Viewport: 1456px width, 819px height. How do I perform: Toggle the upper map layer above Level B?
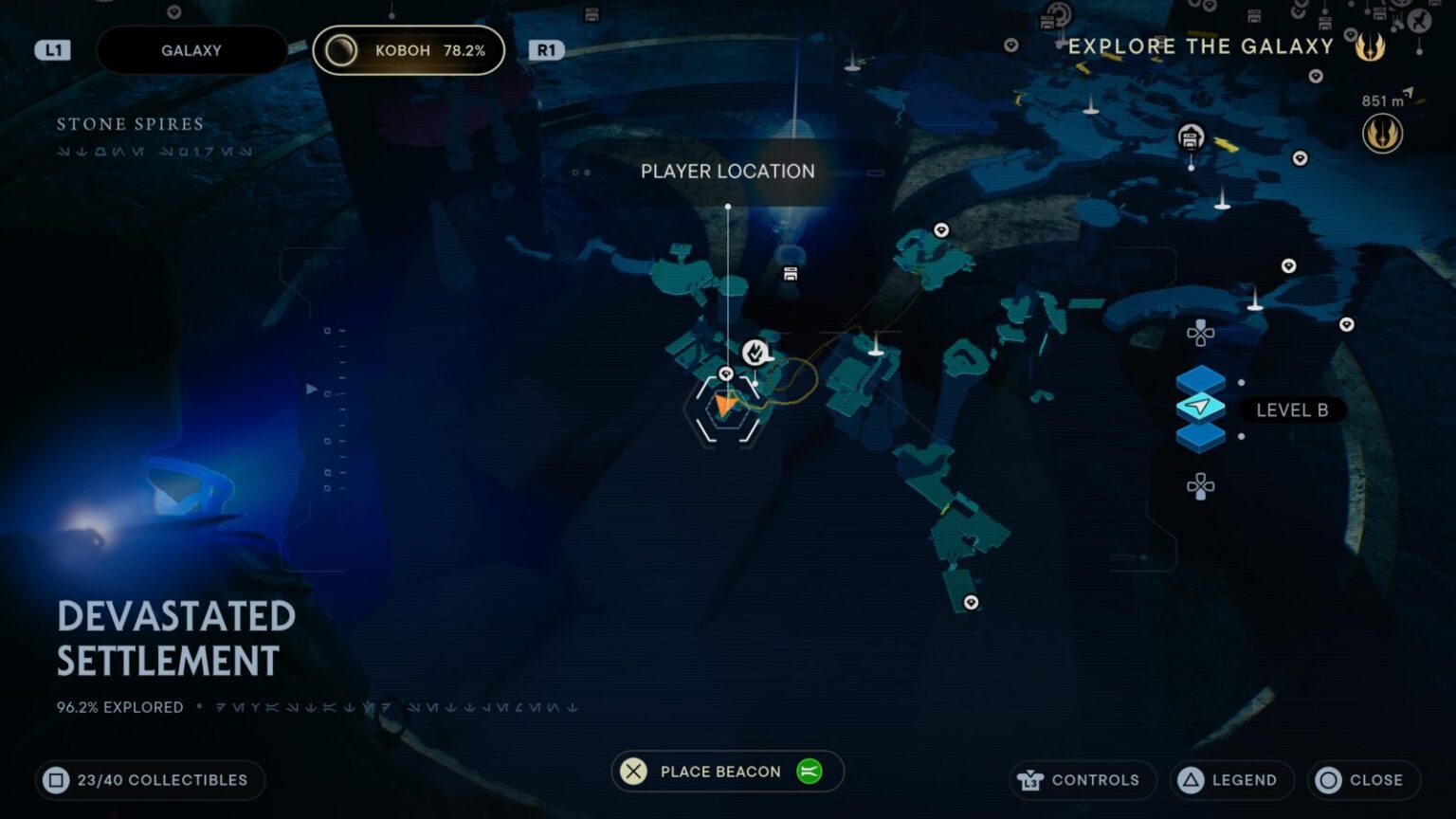point(1199,377)
